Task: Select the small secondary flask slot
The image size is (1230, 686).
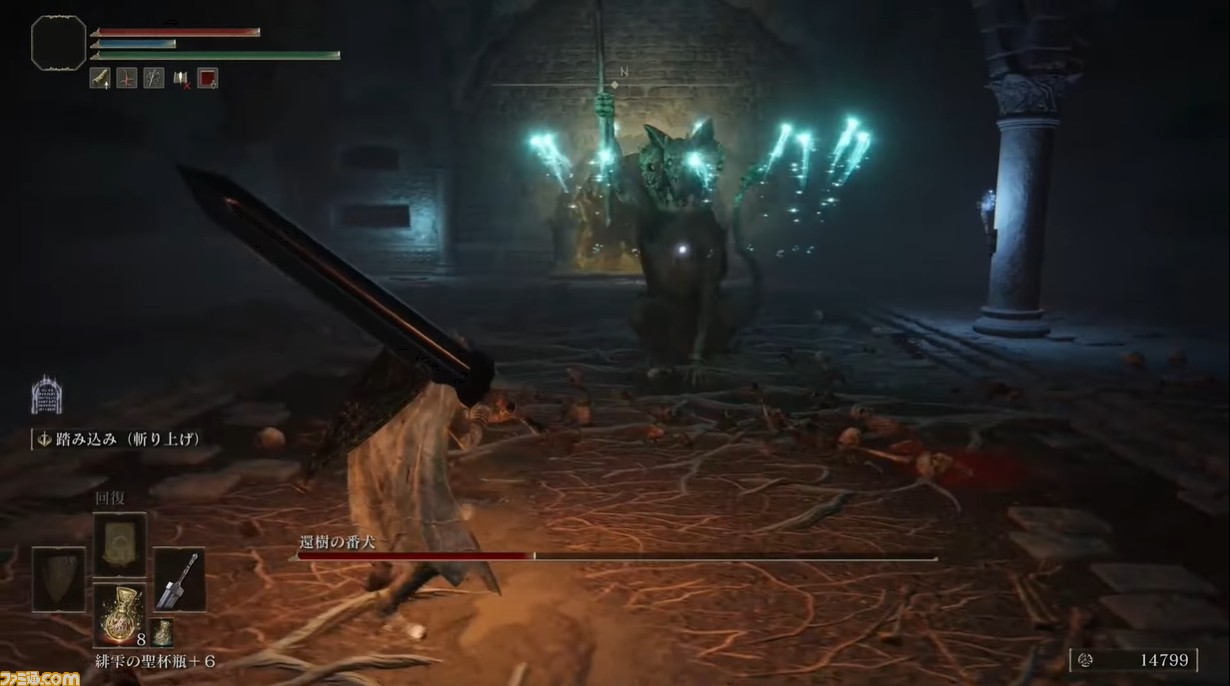Action: point(162,631)
